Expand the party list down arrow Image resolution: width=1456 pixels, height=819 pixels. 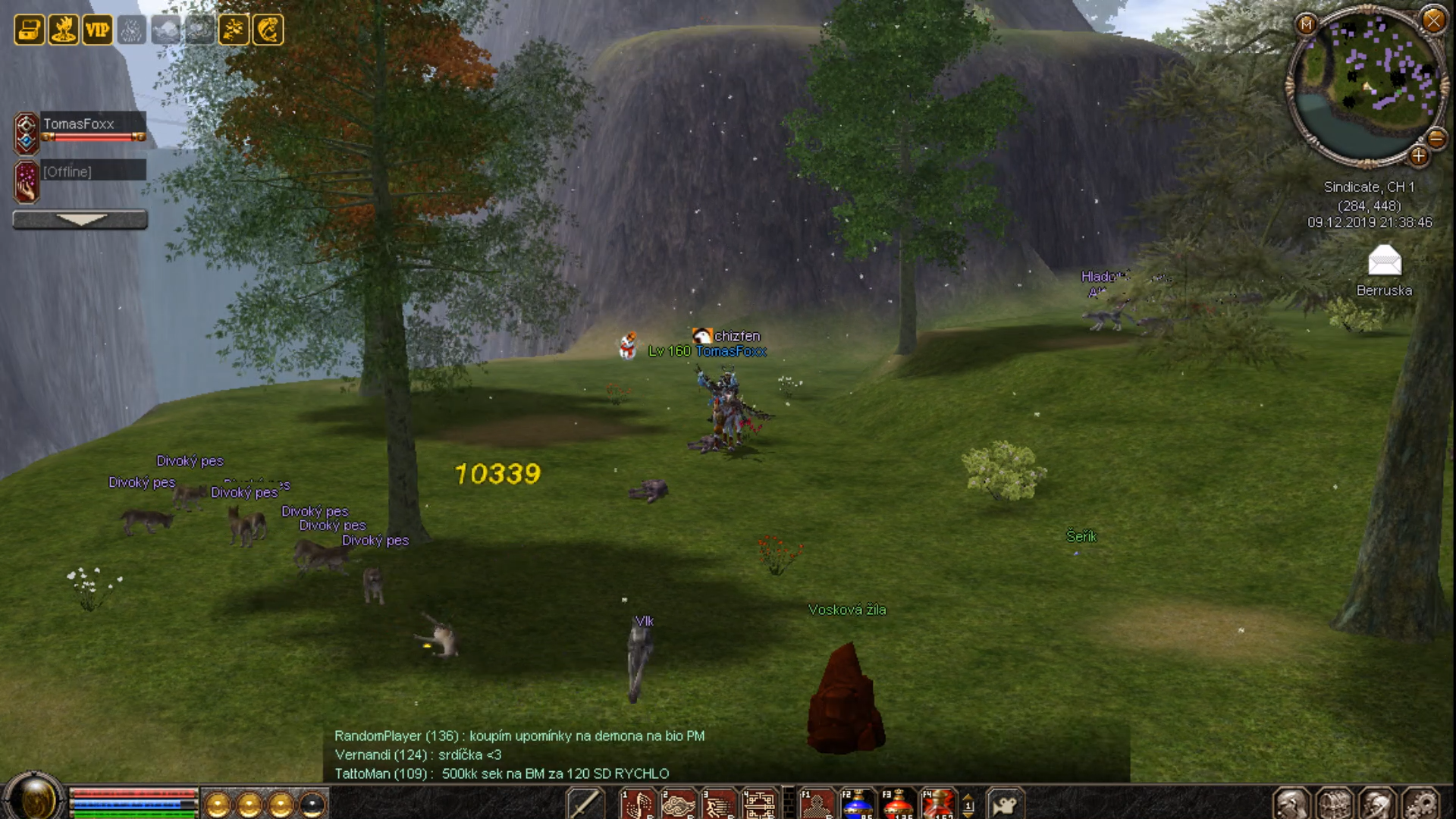click(80, 220)
